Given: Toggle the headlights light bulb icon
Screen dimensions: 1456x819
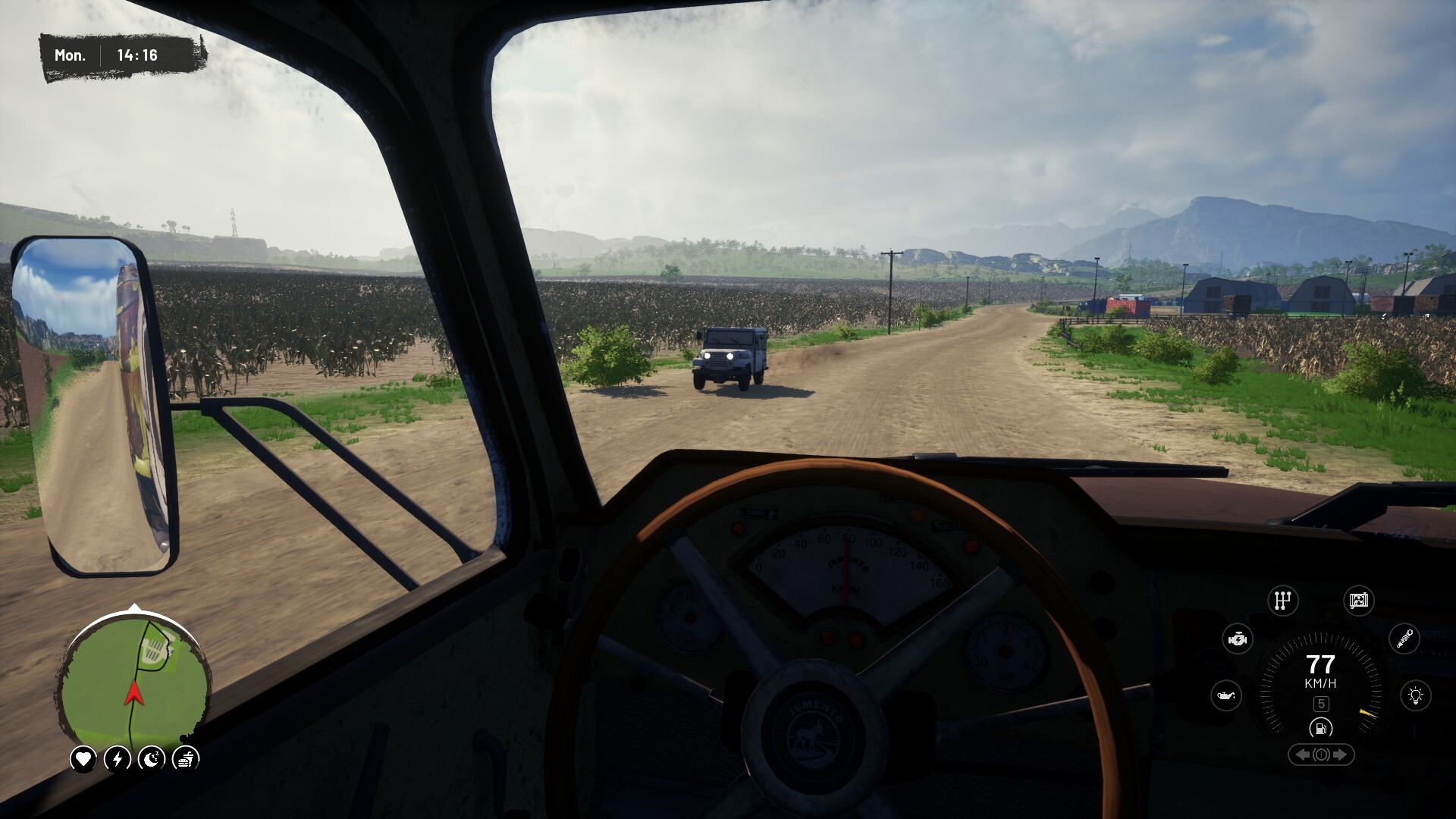Looking at the screenshot, I should [1416, 695].
